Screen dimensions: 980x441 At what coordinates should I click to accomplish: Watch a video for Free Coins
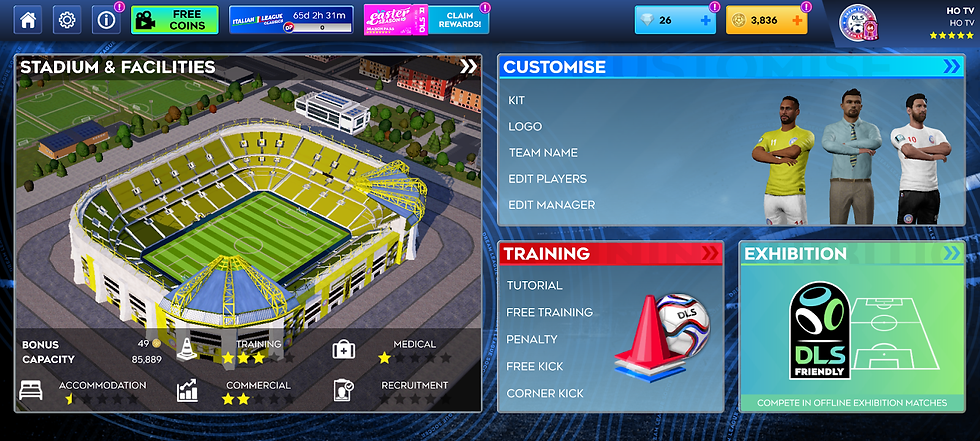click(174, 19)
